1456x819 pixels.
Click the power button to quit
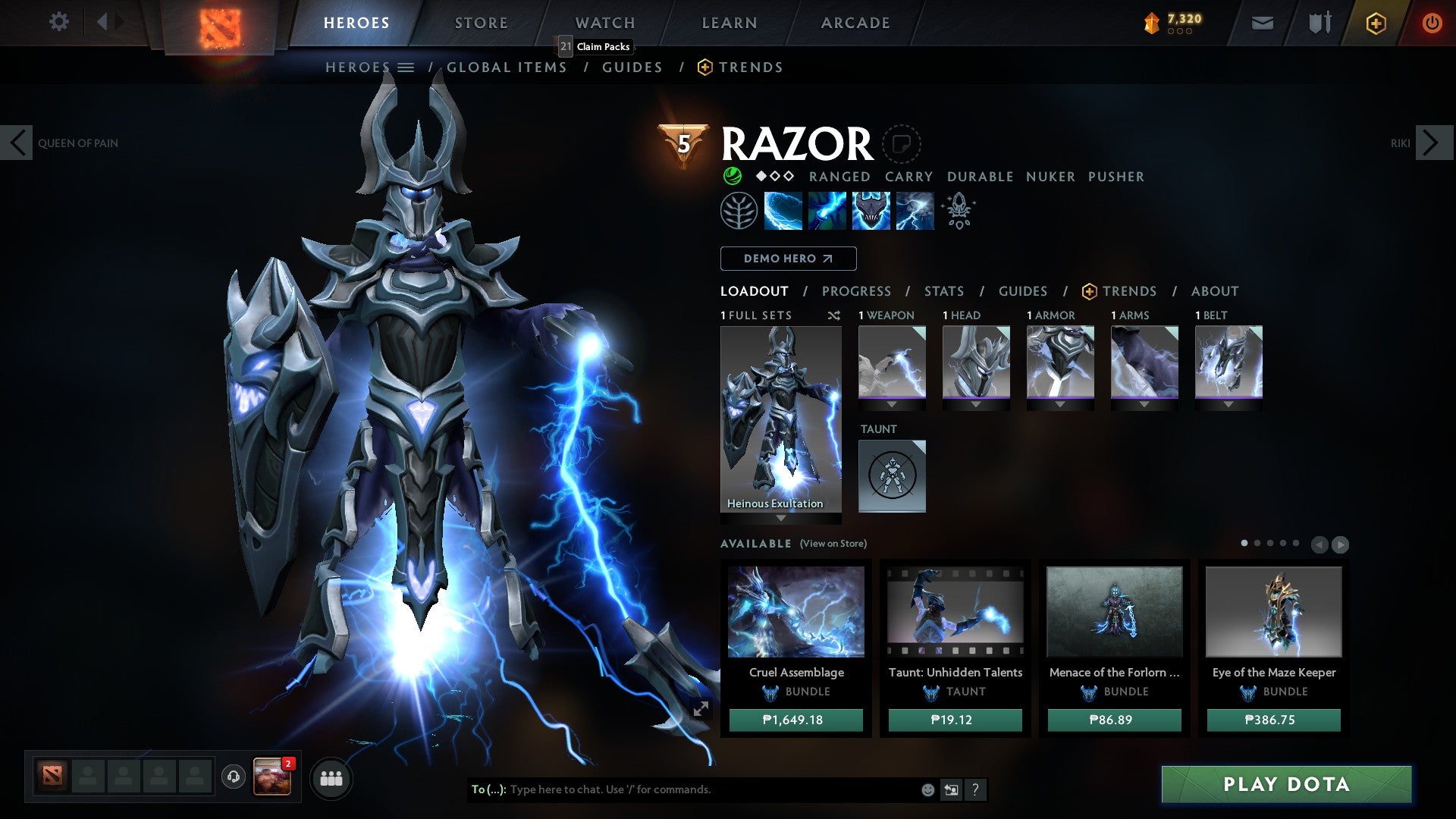click(x=1432, y=23)
